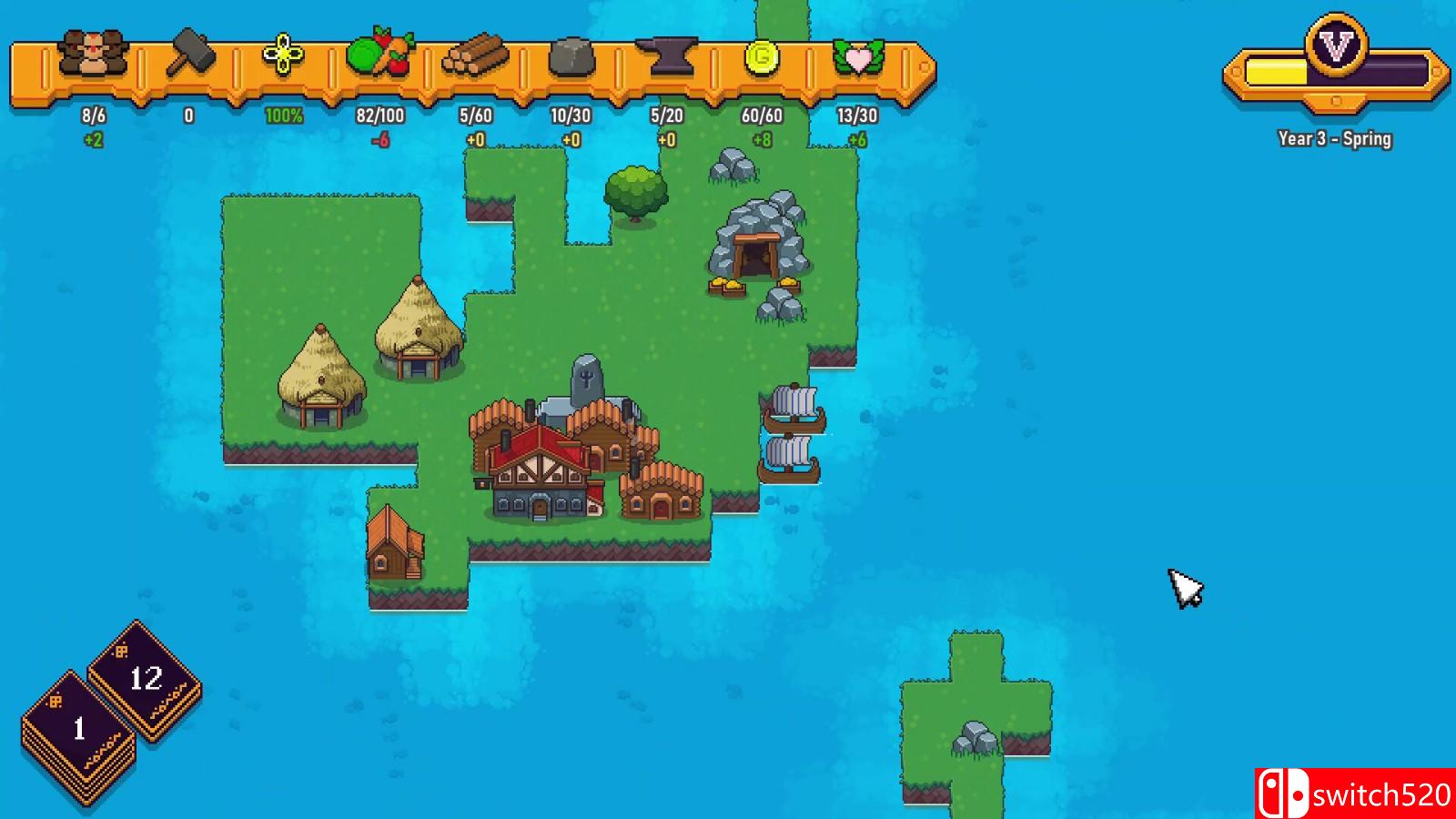Select the gold coin resource icon

click(764, 57)
